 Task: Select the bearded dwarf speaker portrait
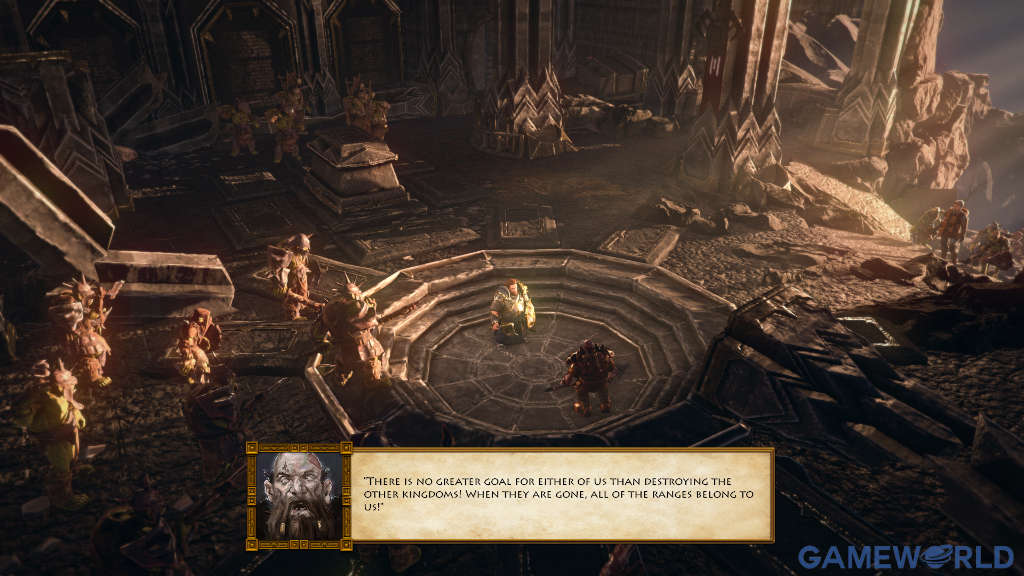tap(298, 495)
